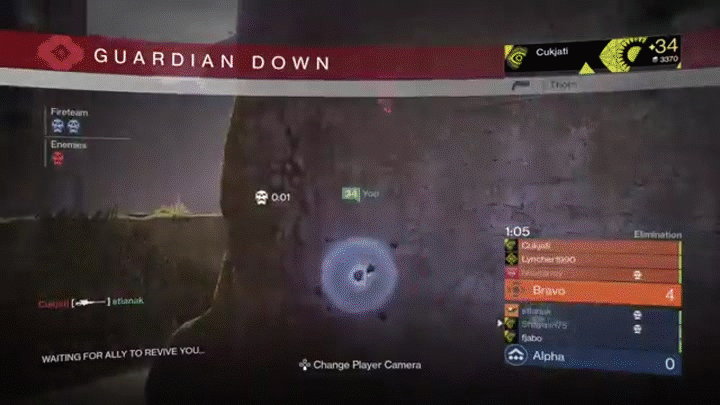Click the red Enemies skull icon
The height and width of the screenshot is (405, 720).
click(x=57, y=158)
